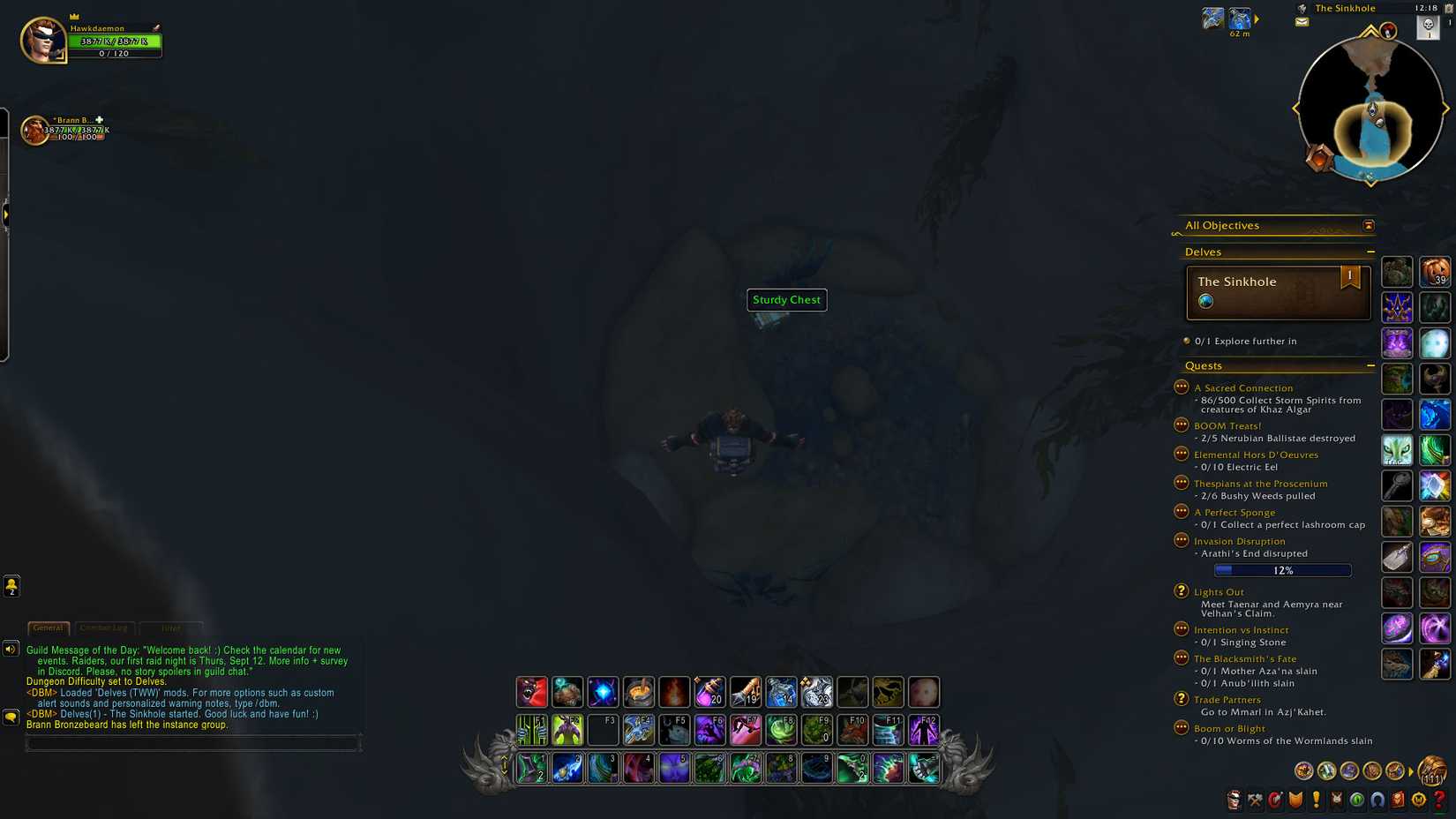Click the Invasion Disruption 12% progress bar
The height and width of the screenshot is (819, 1456).
point(1285,570)
